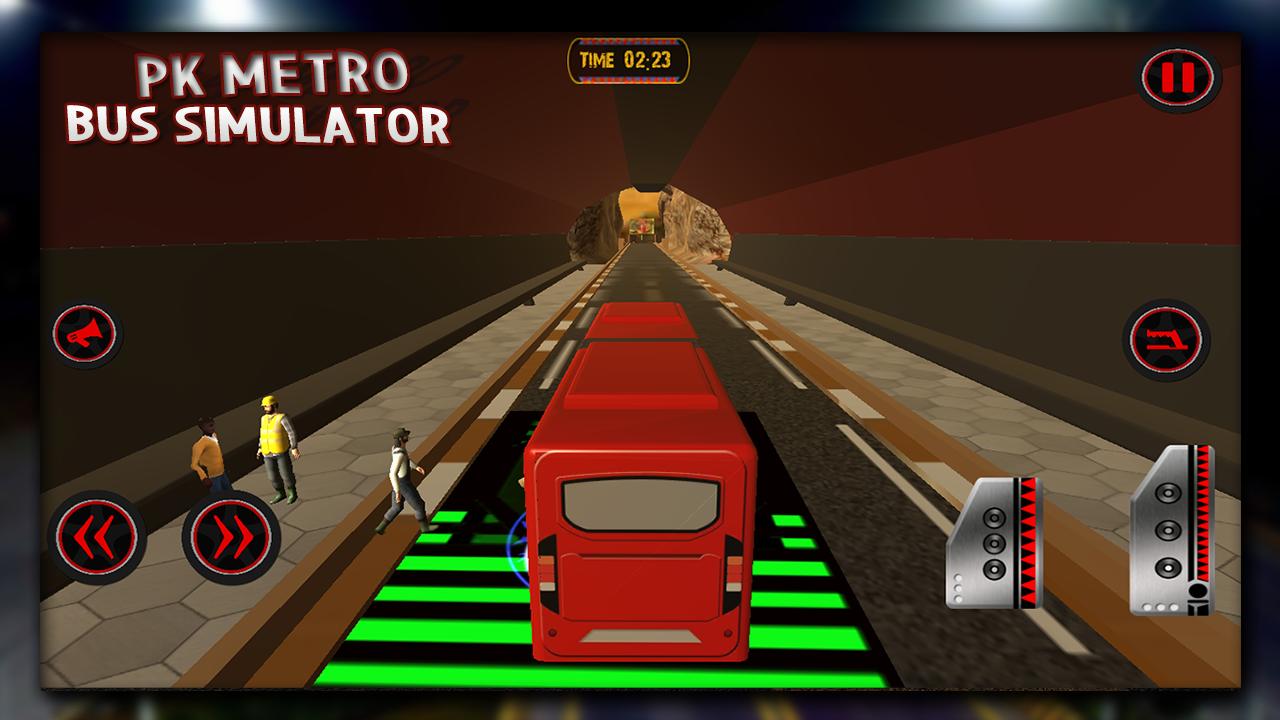Click the left arrow control button

100,538
